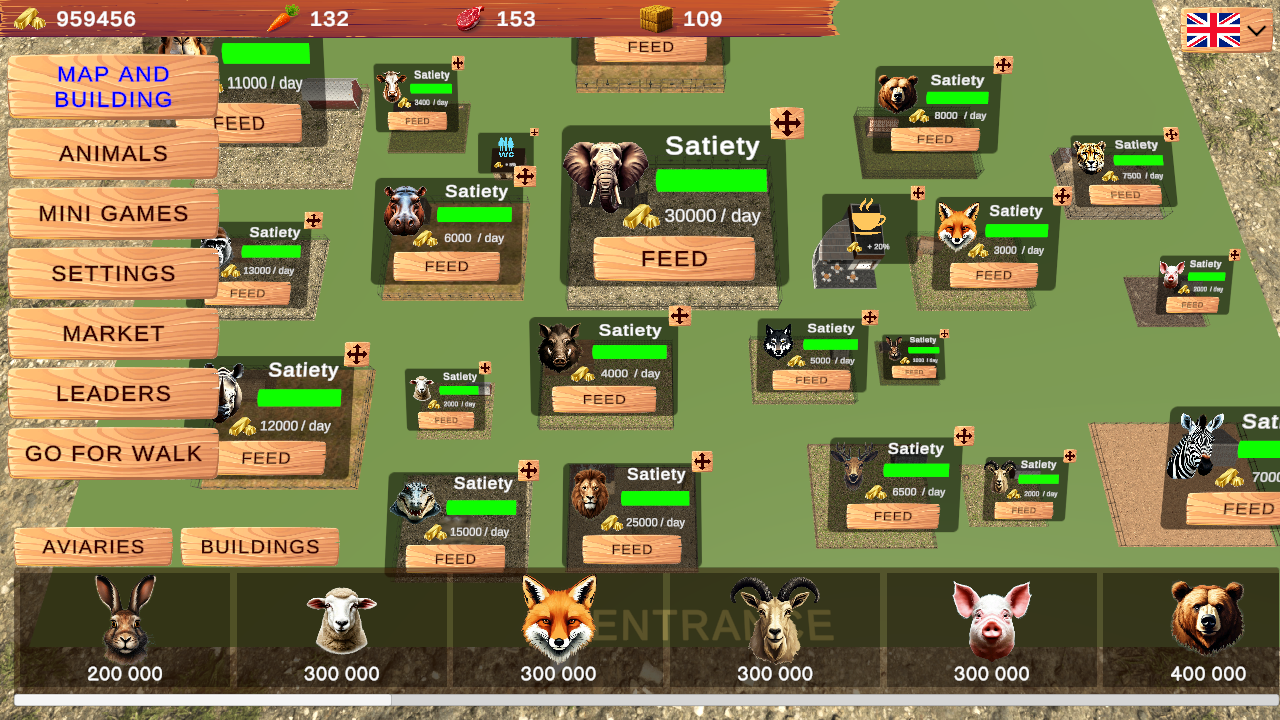The width and height of the screenshot is (1280, 720).
Task: Switch to the BUILDINGS tab
Action: (x=260, y=547)
